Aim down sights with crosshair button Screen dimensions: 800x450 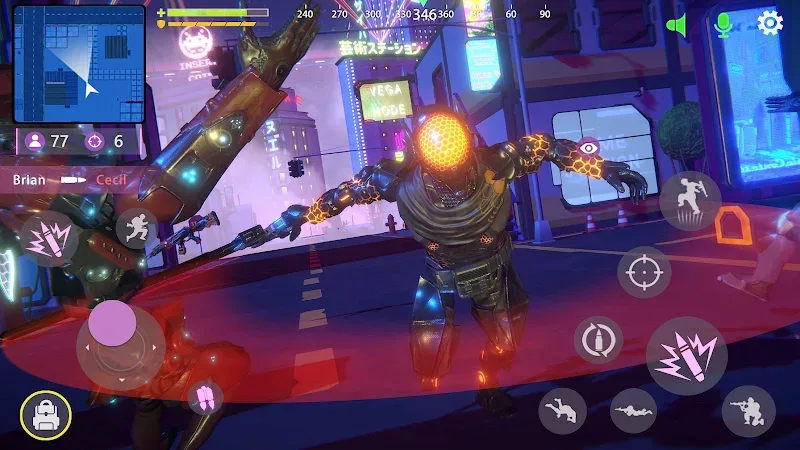click(x=644, y=272)
